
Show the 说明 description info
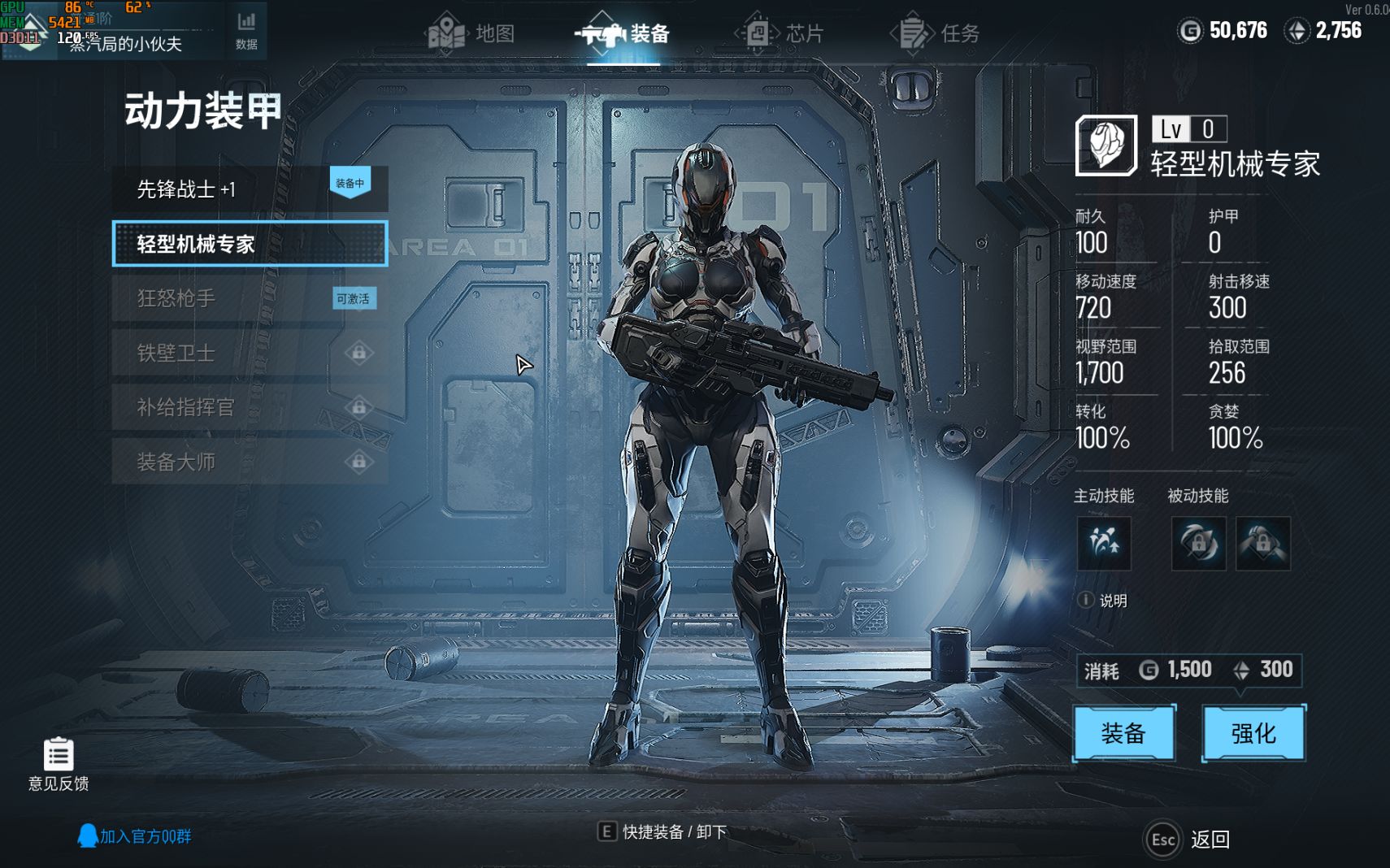[x=1103, y=601]
